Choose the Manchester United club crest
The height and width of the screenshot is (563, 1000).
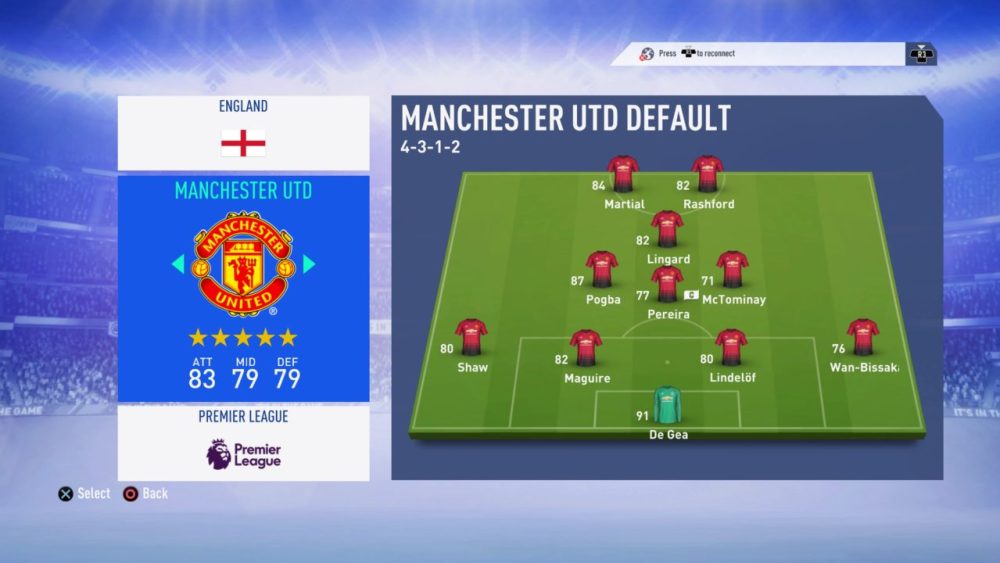[x=243, y=264]
